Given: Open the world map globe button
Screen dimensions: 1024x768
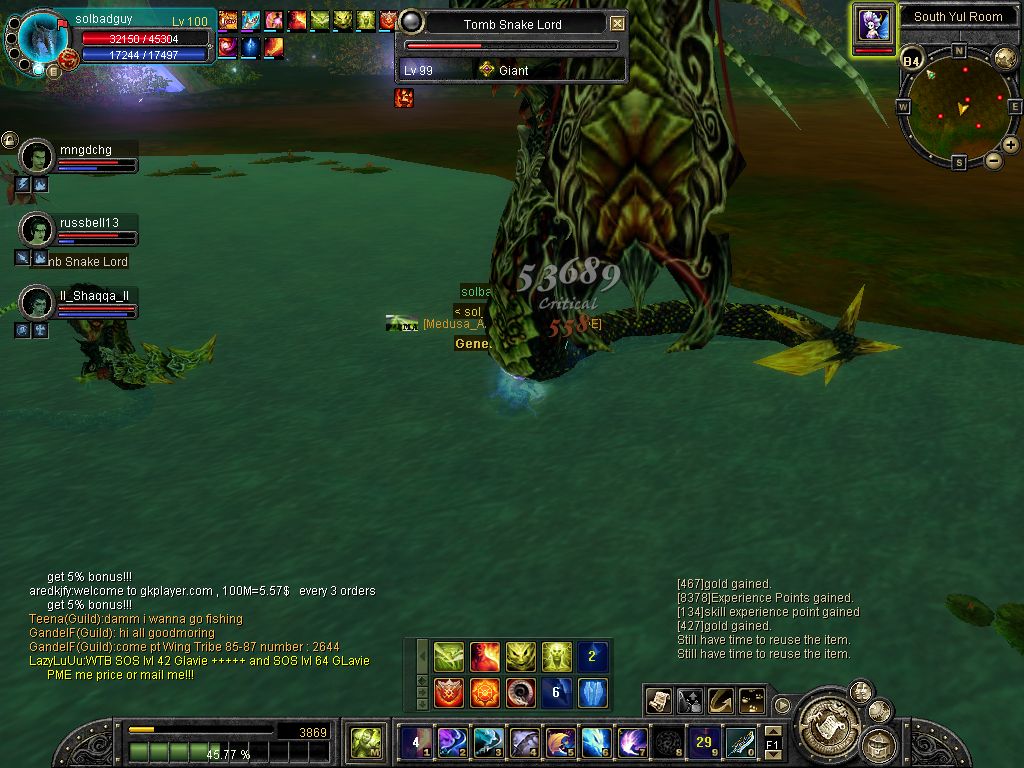Looking at the screenshot, I should coord(1004,58).
